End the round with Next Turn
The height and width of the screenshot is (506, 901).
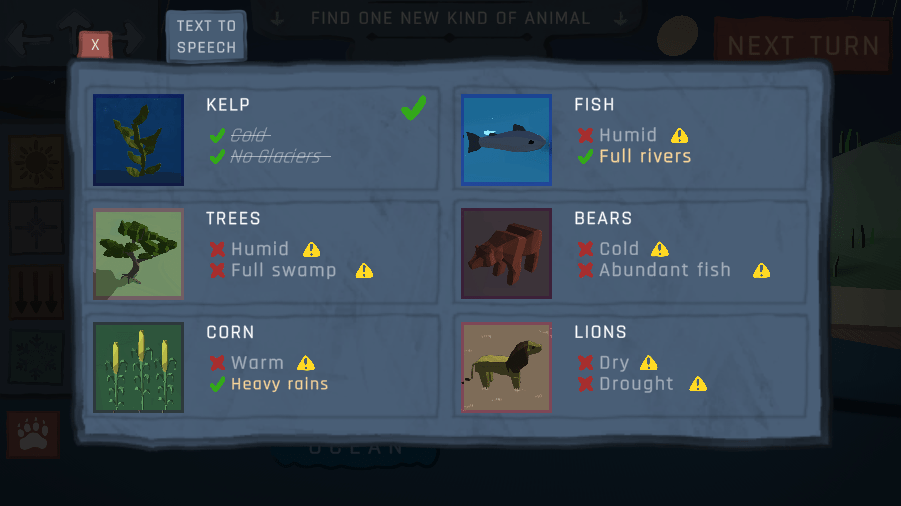pyautogui.click(x=802, y=46)
